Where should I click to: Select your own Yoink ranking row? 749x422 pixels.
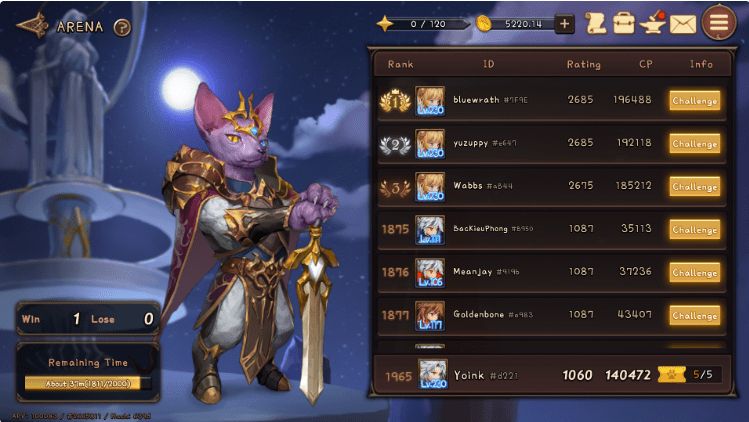pyautogui.click(x=540, y=376)
